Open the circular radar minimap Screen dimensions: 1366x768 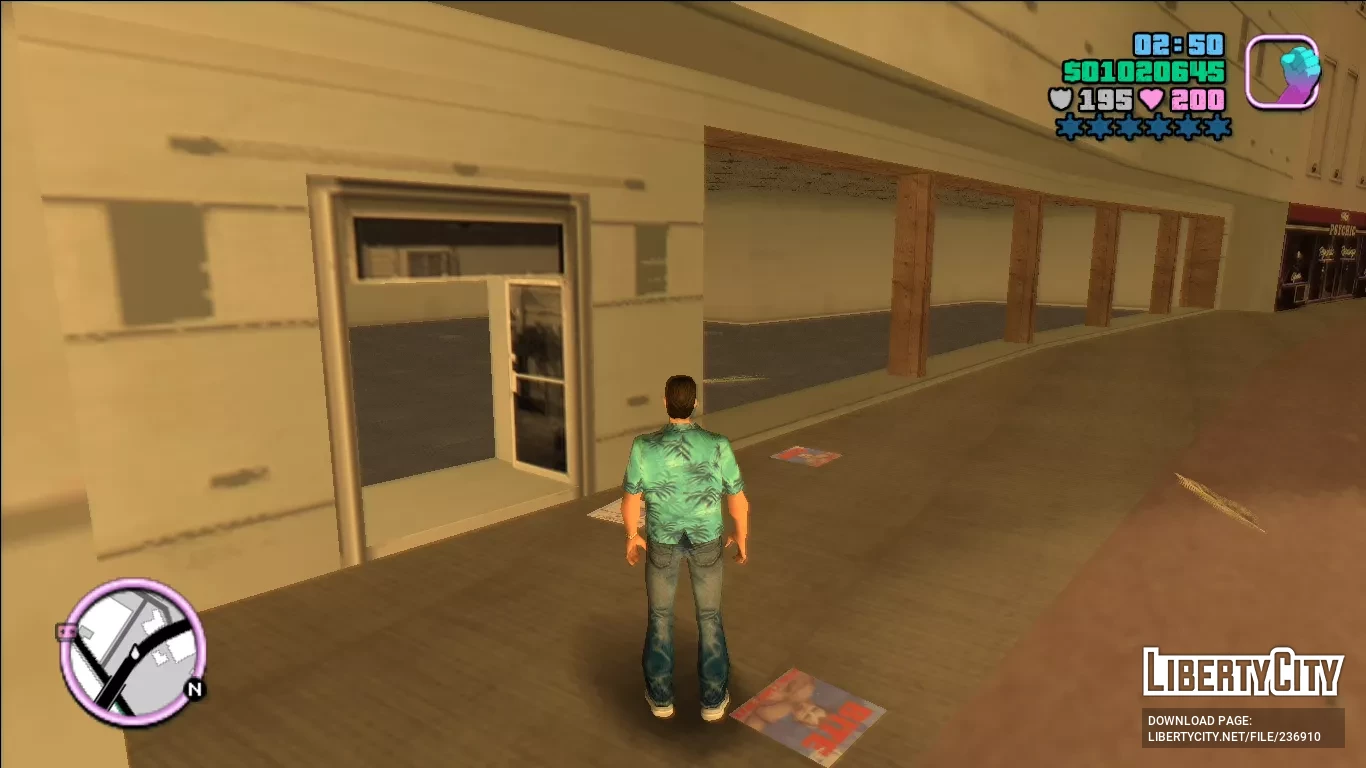pos(133,651)
